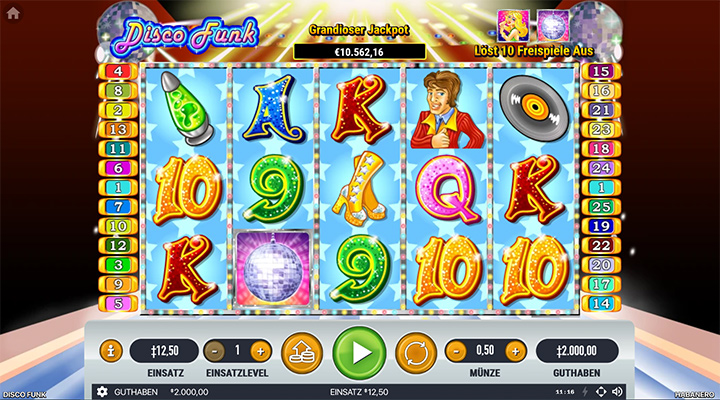Image resolution: width=720 pixels, height=400 pixels.
Task: Open the info paytable button
Action: 110,351
